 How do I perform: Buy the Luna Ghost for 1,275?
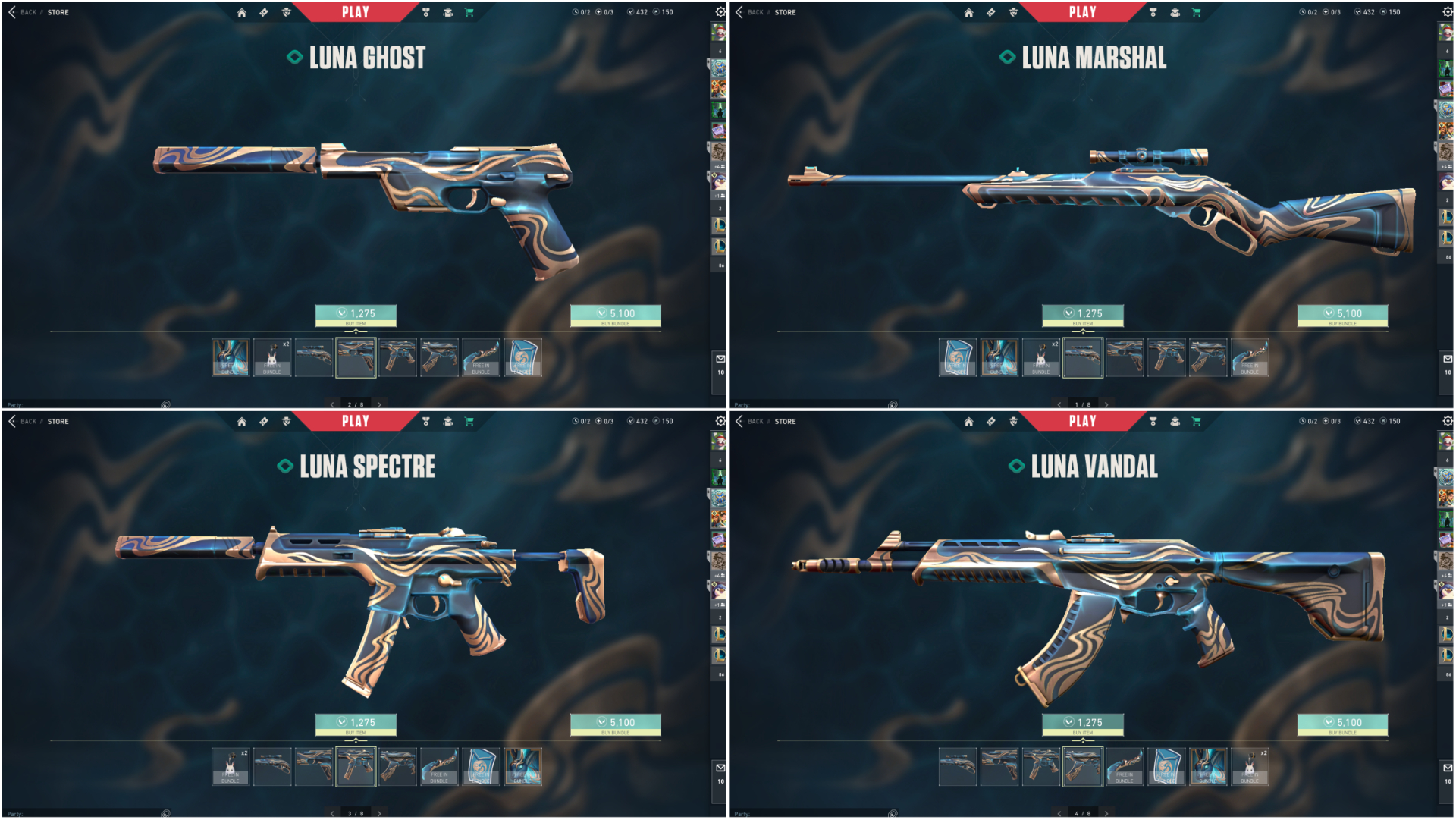356,315
